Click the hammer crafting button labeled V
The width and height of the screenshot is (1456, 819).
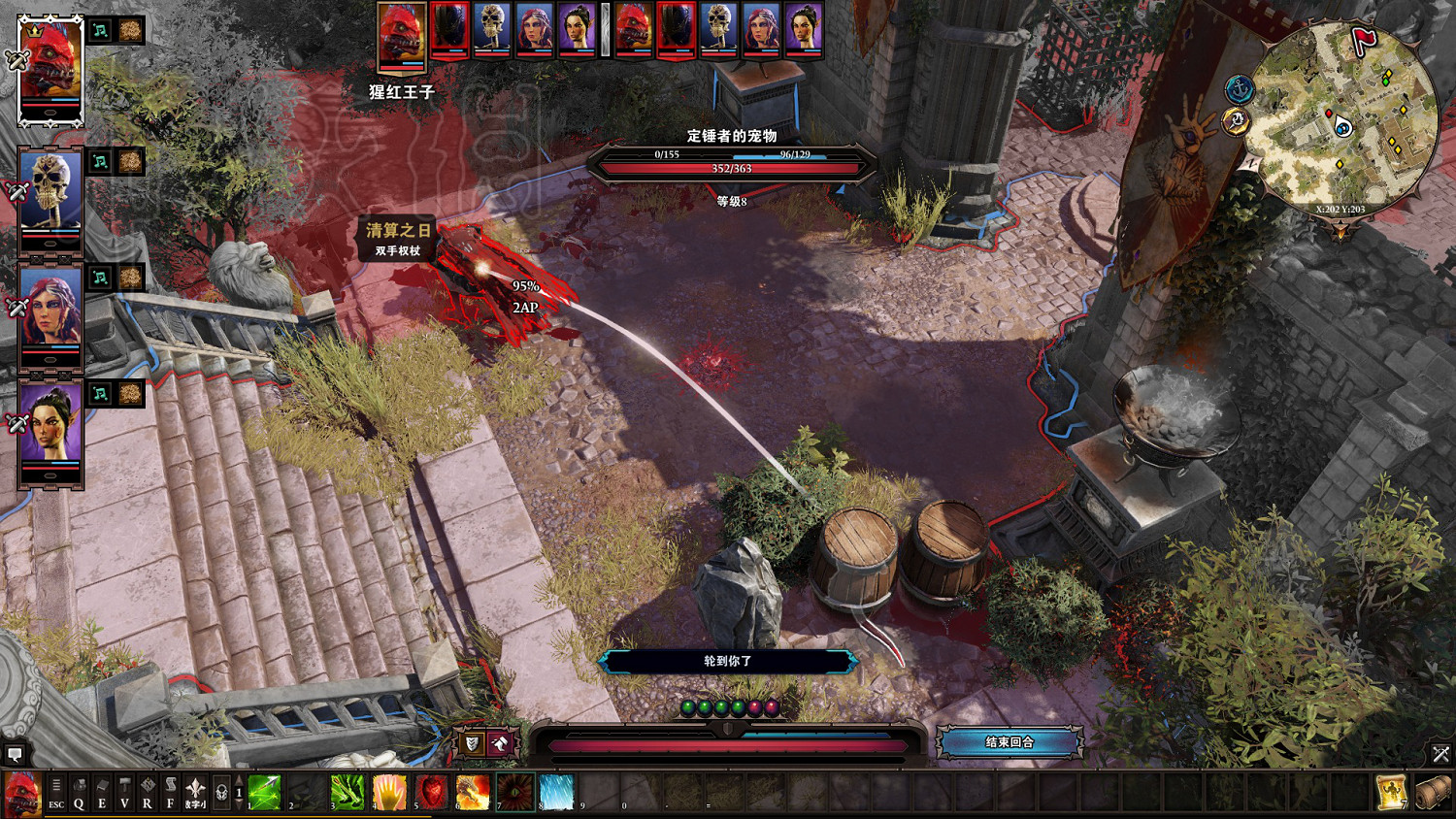point(124,793)
